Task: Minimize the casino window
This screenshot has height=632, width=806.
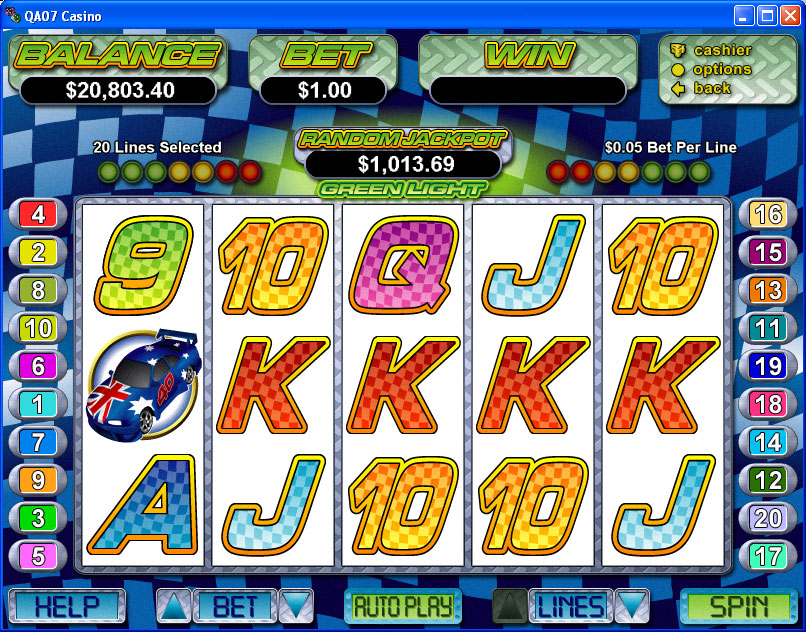Action: (744, 15)
